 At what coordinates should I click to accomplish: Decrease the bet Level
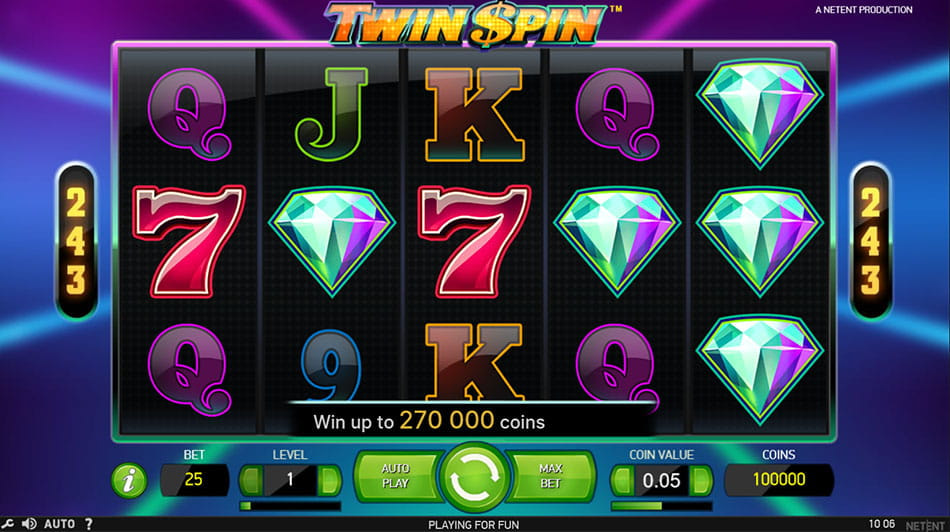coord(251,480)
